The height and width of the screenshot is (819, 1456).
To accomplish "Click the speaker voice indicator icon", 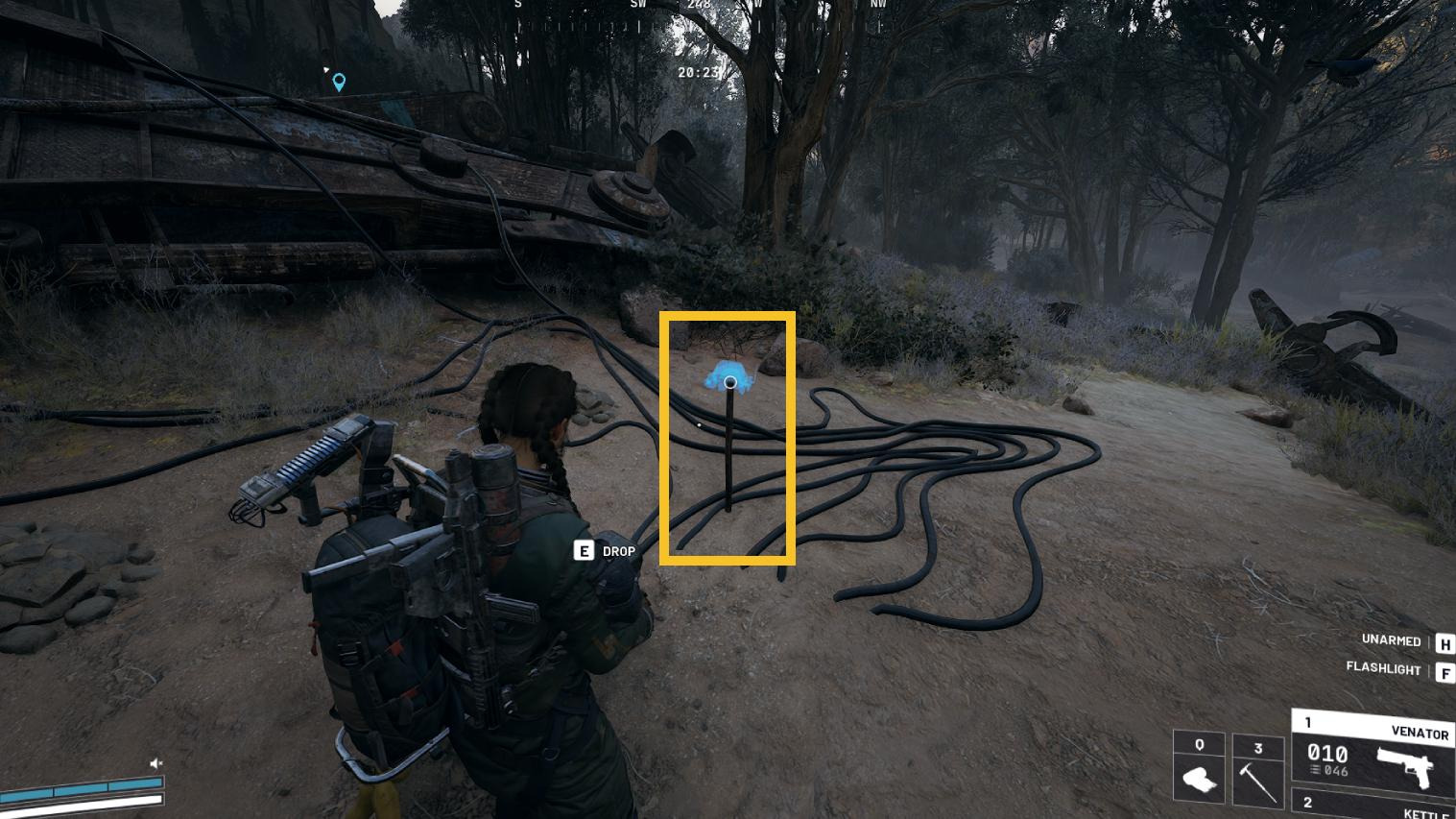I will [156, 764].
